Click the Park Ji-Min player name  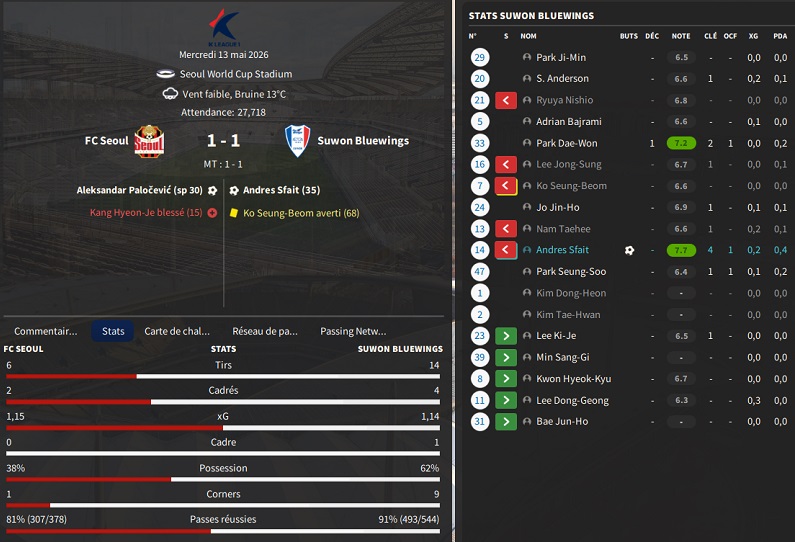[x=561, y=58]
